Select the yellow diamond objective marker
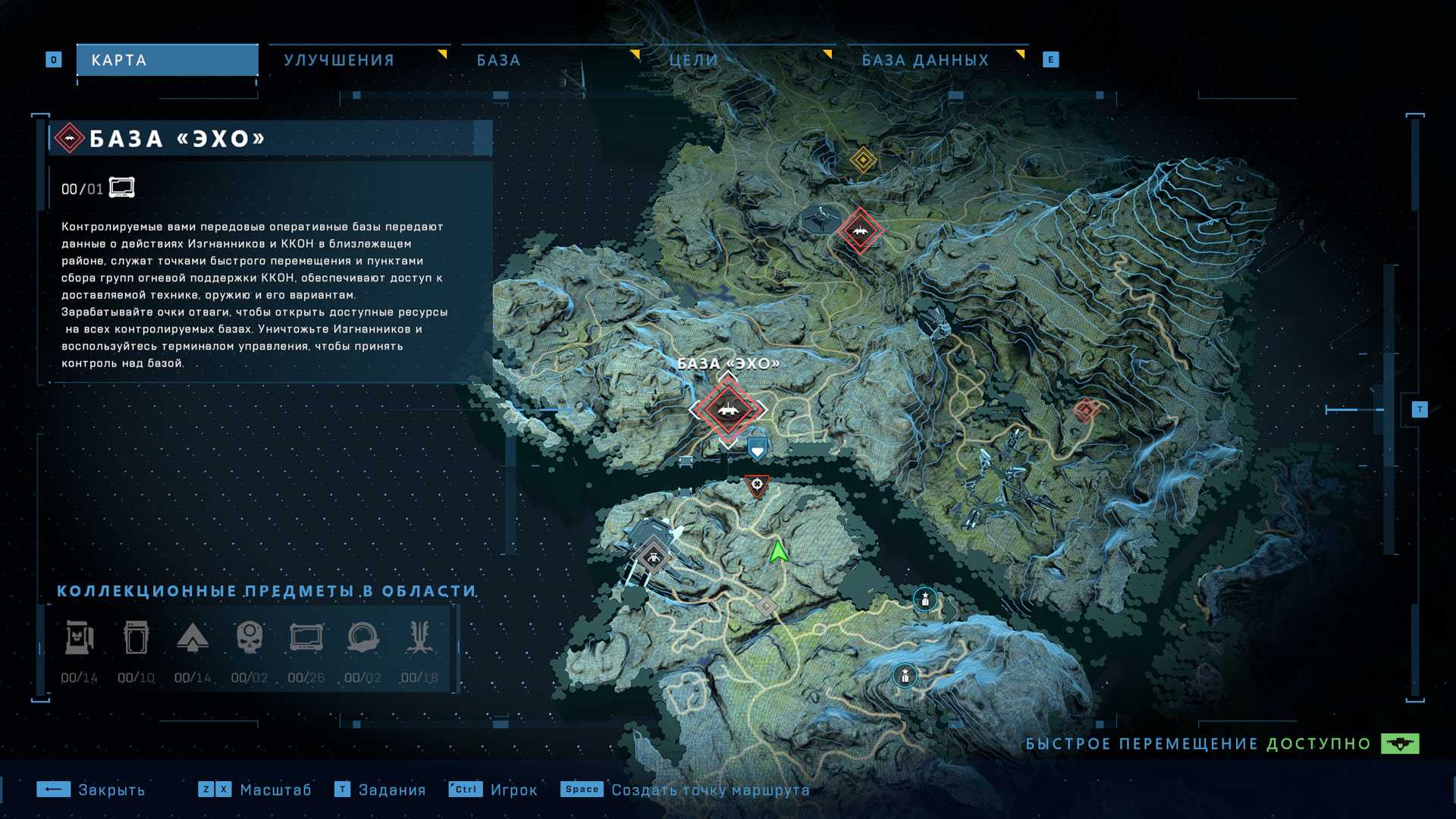 (x=863, y=160)
